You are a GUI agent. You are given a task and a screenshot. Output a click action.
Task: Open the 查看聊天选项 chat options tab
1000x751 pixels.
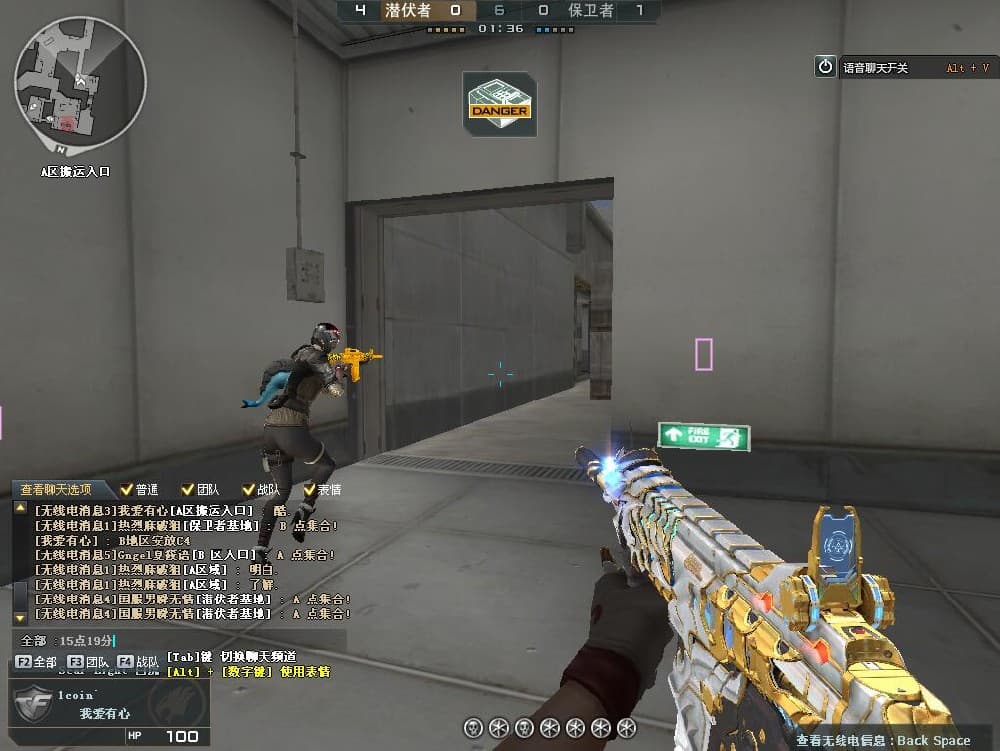coord(56,489)
